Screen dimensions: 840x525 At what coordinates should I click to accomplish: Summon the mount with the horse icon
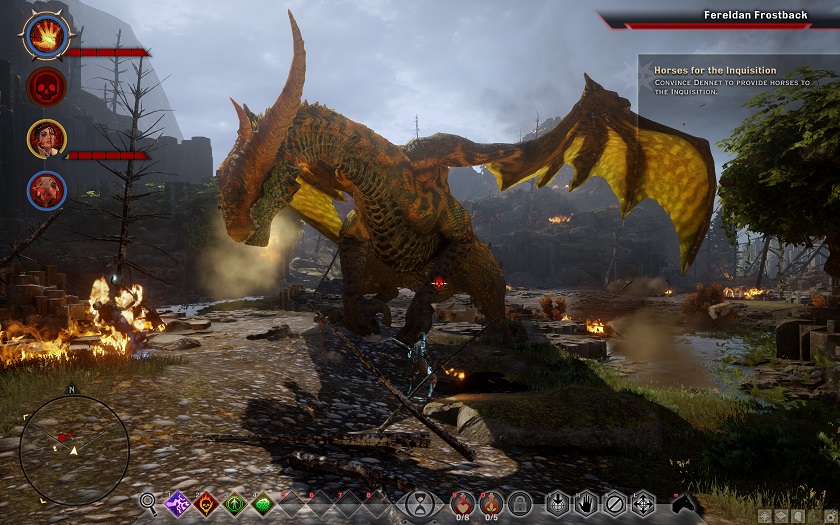tap(683, 502)
